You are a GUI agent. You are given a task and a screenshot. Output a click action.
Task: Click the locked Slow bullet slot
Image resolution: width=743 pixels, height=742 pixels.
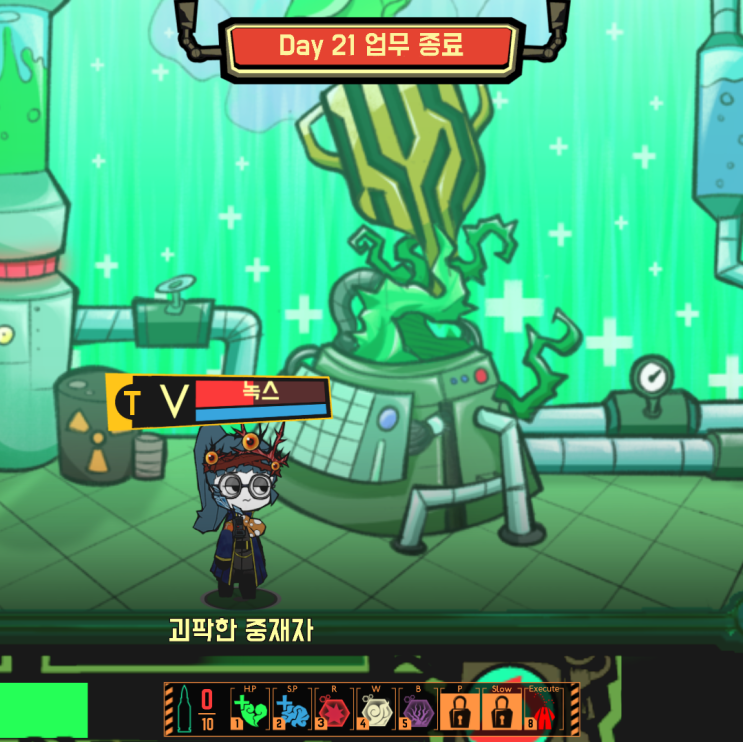[x=501, y=711]
